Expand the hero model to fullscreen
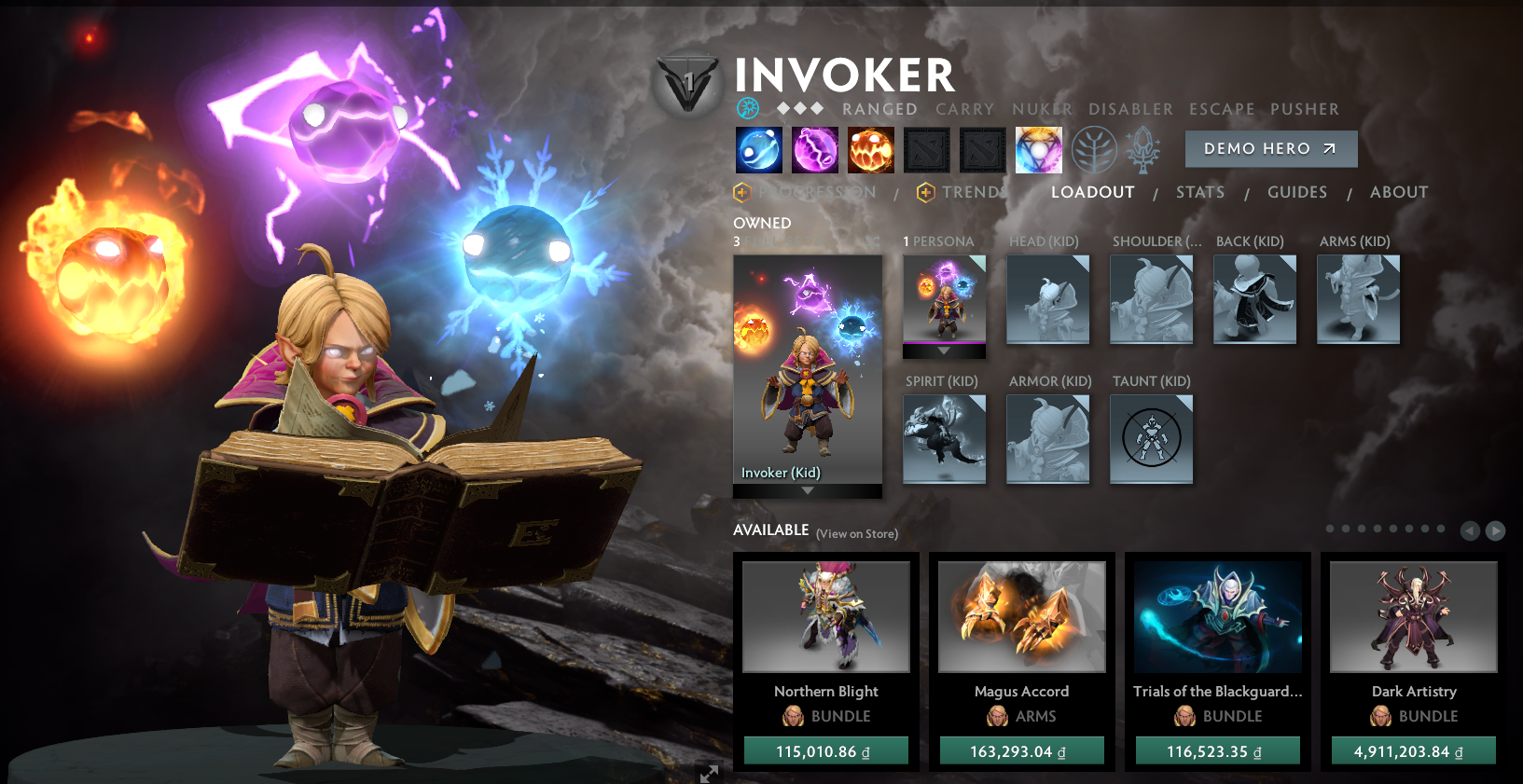 pos(709,773)
